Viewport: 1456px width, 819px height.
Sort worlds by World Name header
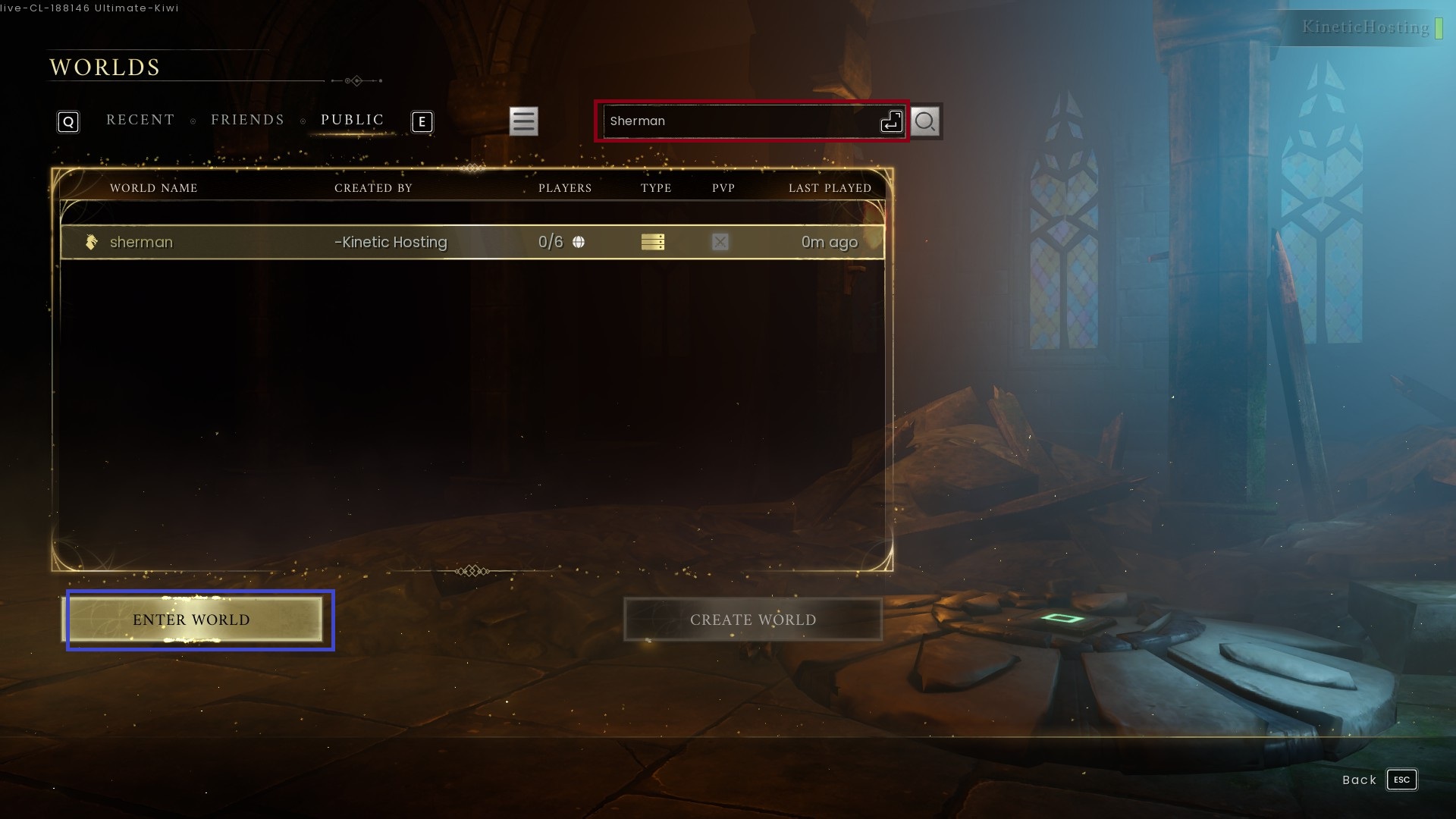(x=153, y=188)
